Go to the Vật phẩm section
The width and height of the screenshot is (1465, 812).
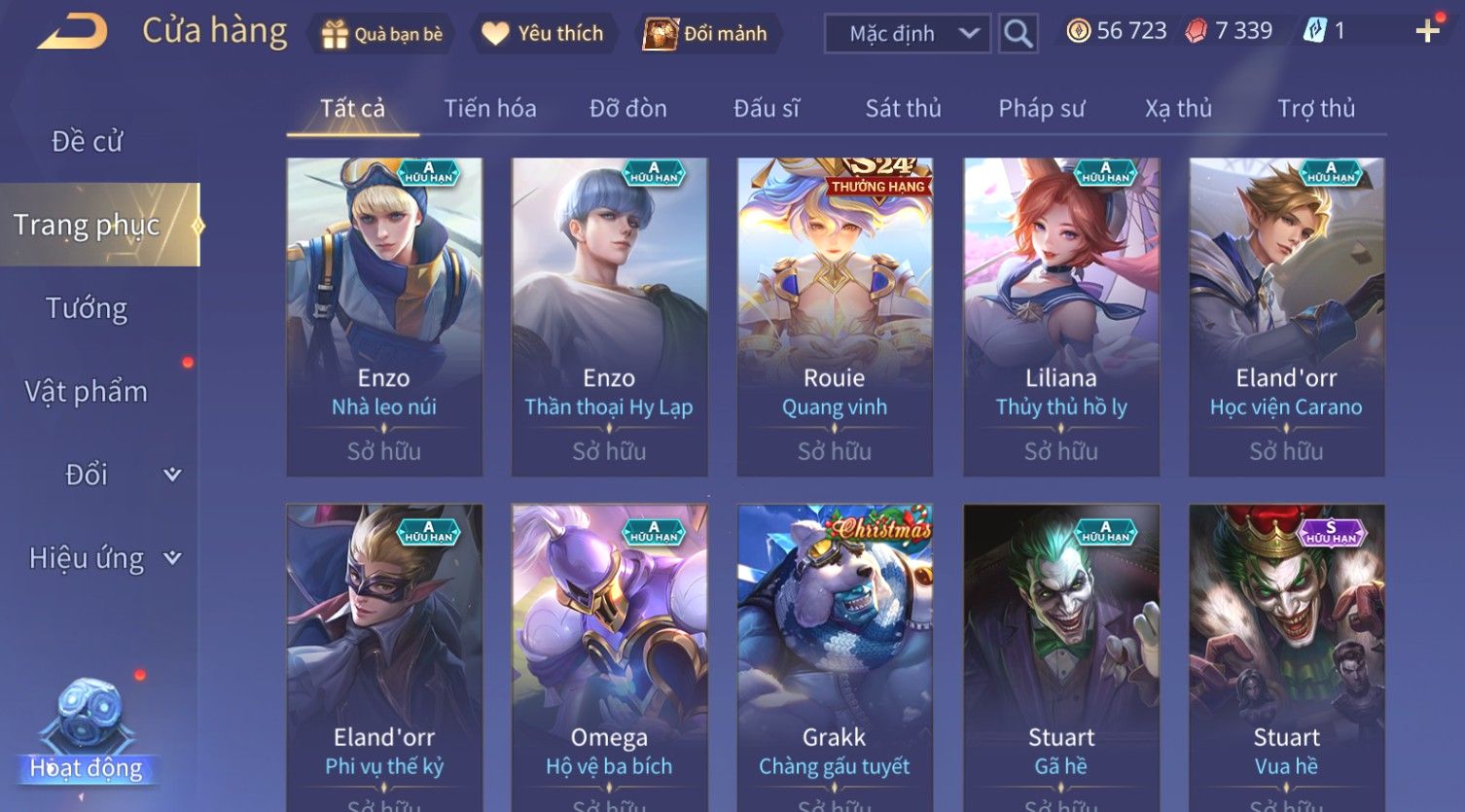pyautogui.click(x=87, y=391)
